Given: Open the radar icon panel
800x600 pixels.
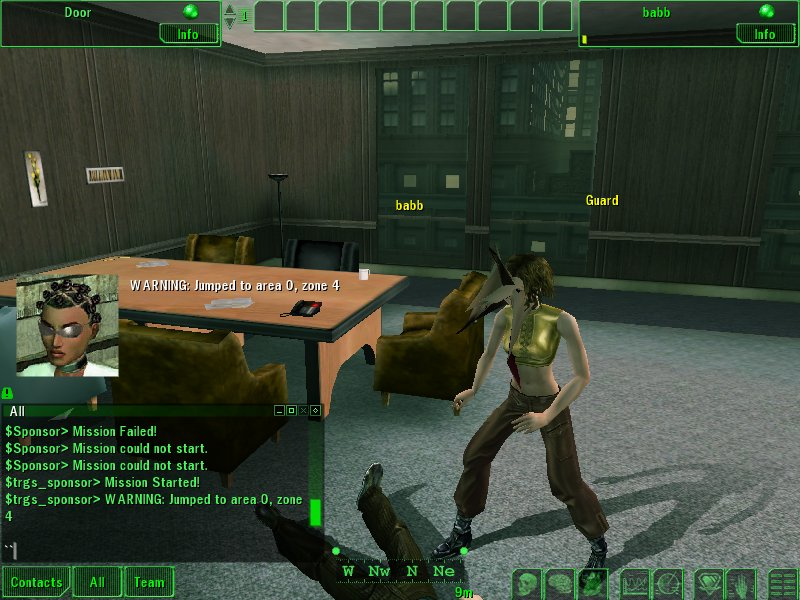Looking at the screenshot, I should coord(668,583).
